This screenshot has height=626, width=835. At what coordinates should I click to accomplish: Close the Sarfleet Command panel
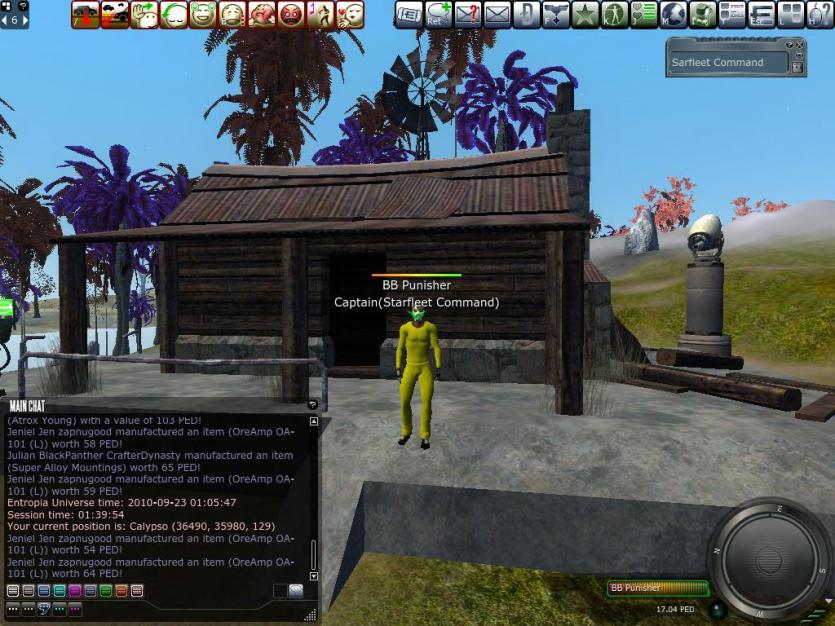[799, 46]
